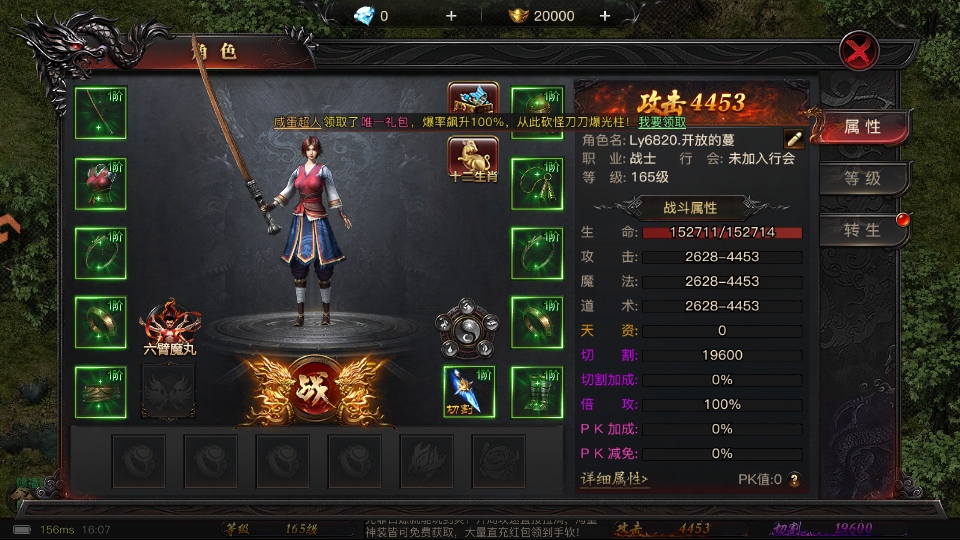Open 详细属性 detailed attributes

[x=615, y=479]
